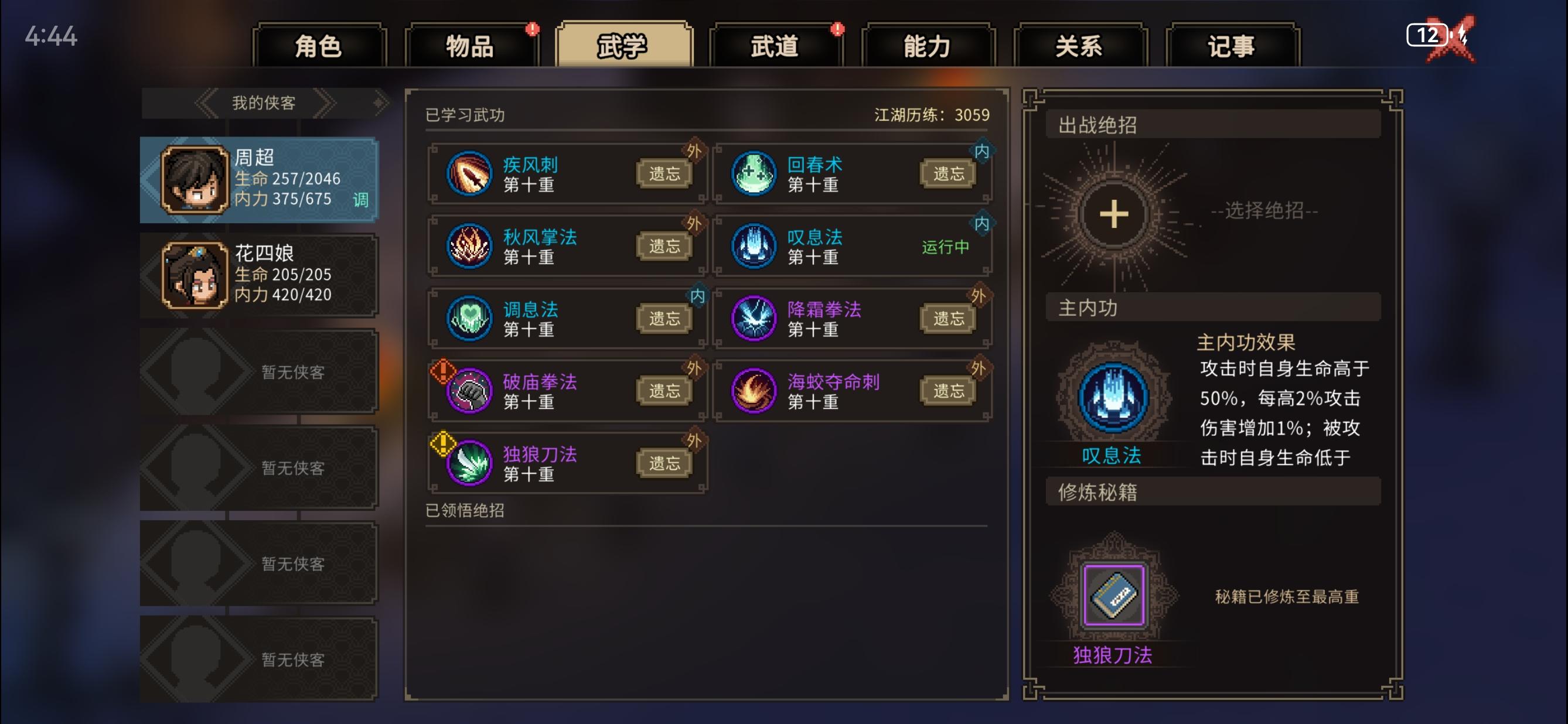The height and width of the screenshot is (724, 1568).
Task: Switch to the 武道 tab
Action: [x=775, y=46]
